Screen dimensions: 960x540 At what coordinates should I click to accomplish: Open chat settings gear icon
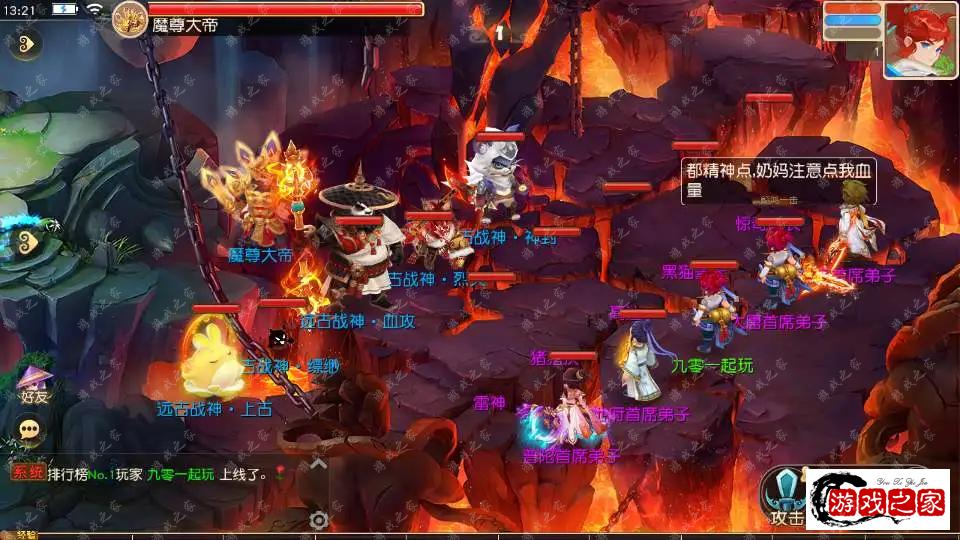319,519
